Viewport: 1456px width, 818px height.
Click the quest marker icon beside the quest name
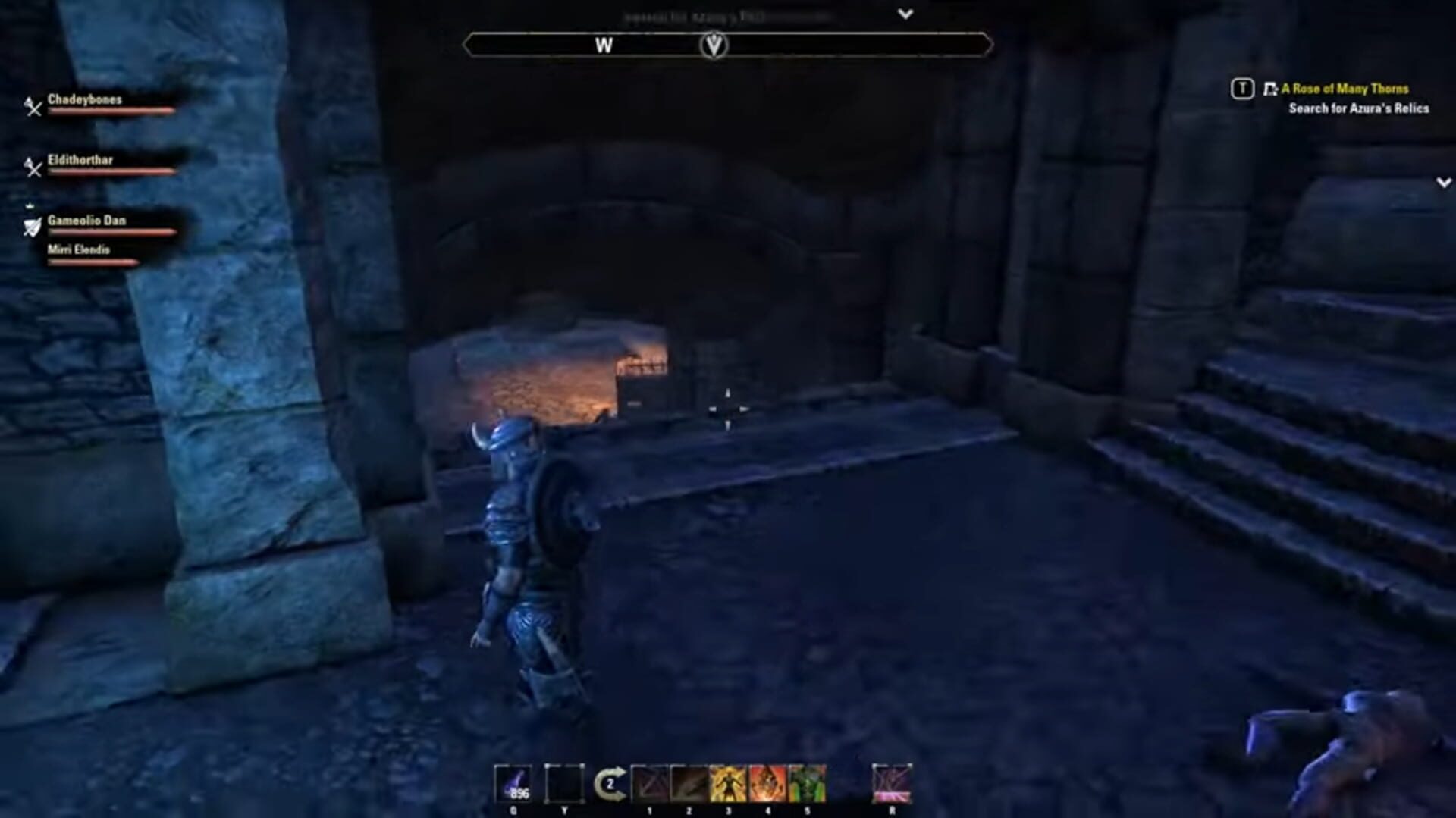pyautogui.click(x=1269, y=89)
